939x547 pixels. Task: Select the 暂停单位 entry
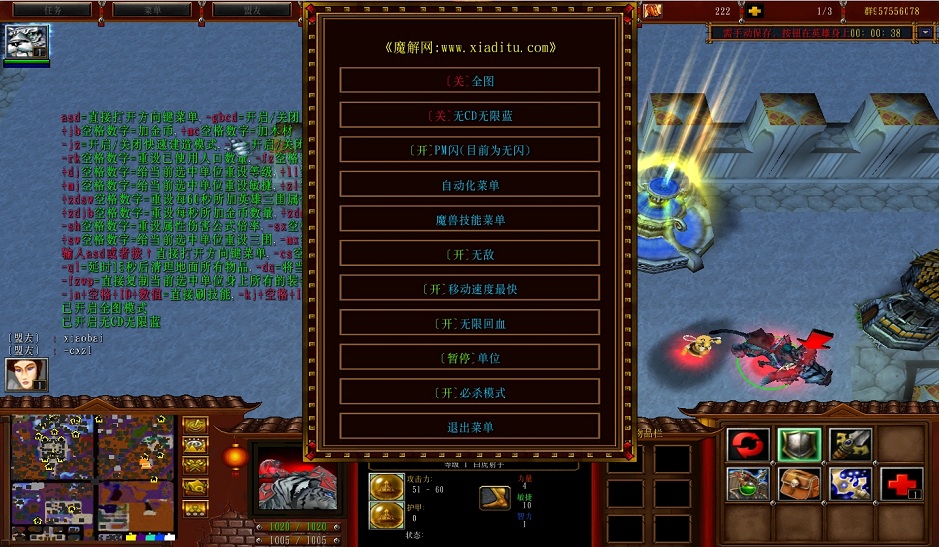pos(469,358)
